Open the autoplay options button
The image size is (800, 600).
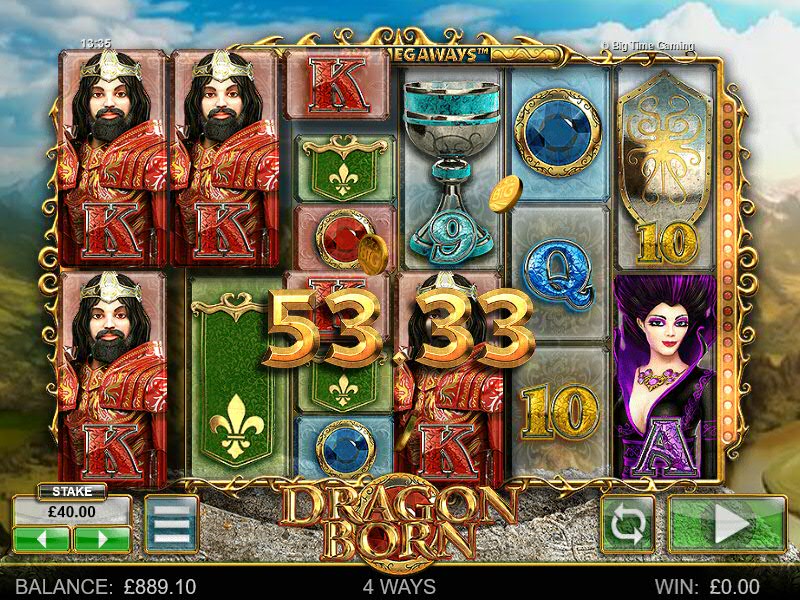627,524
